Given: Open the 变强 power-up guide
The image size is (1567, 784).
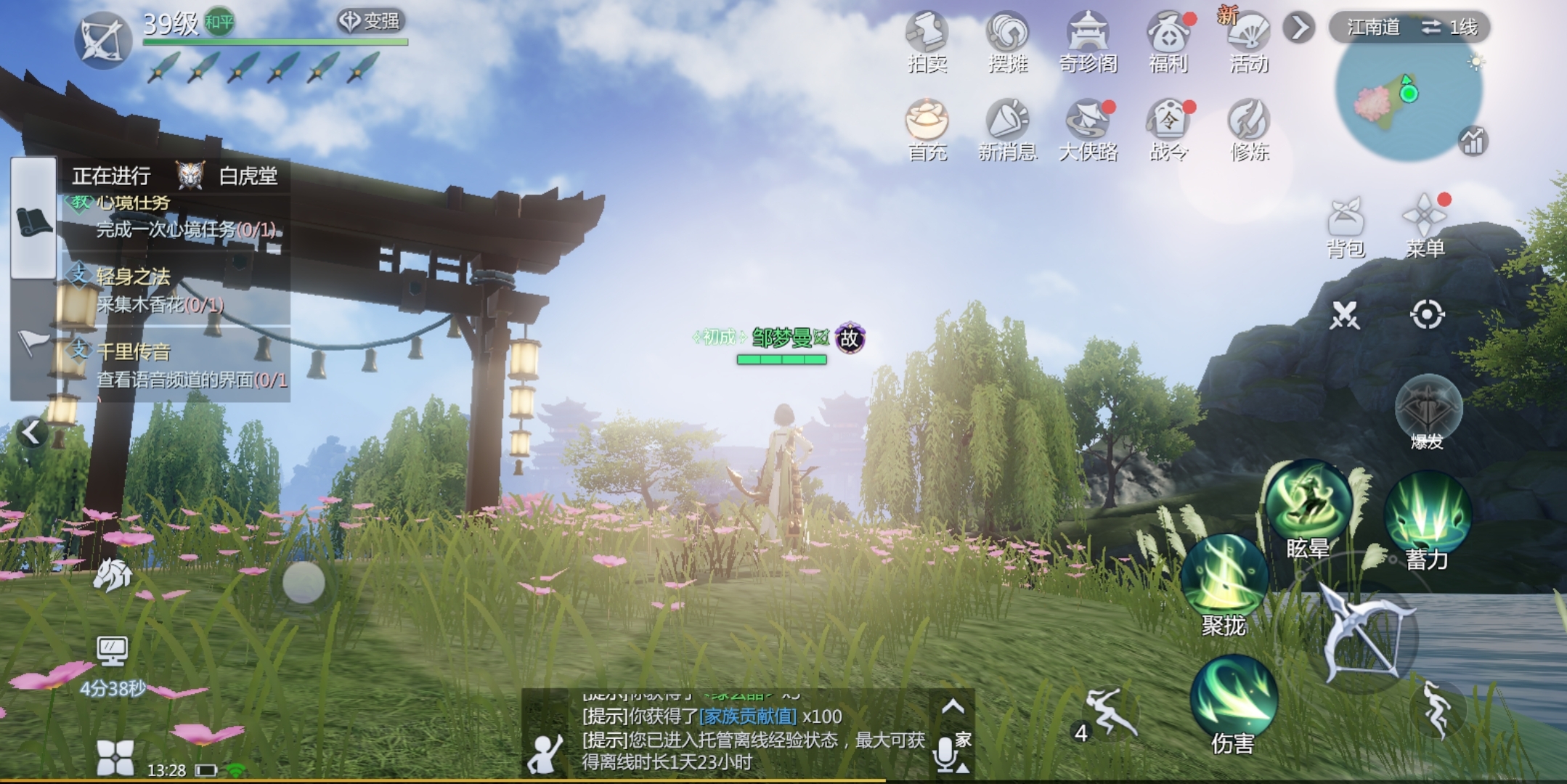Looking at the screenshot, I should [x=370, y=21].
